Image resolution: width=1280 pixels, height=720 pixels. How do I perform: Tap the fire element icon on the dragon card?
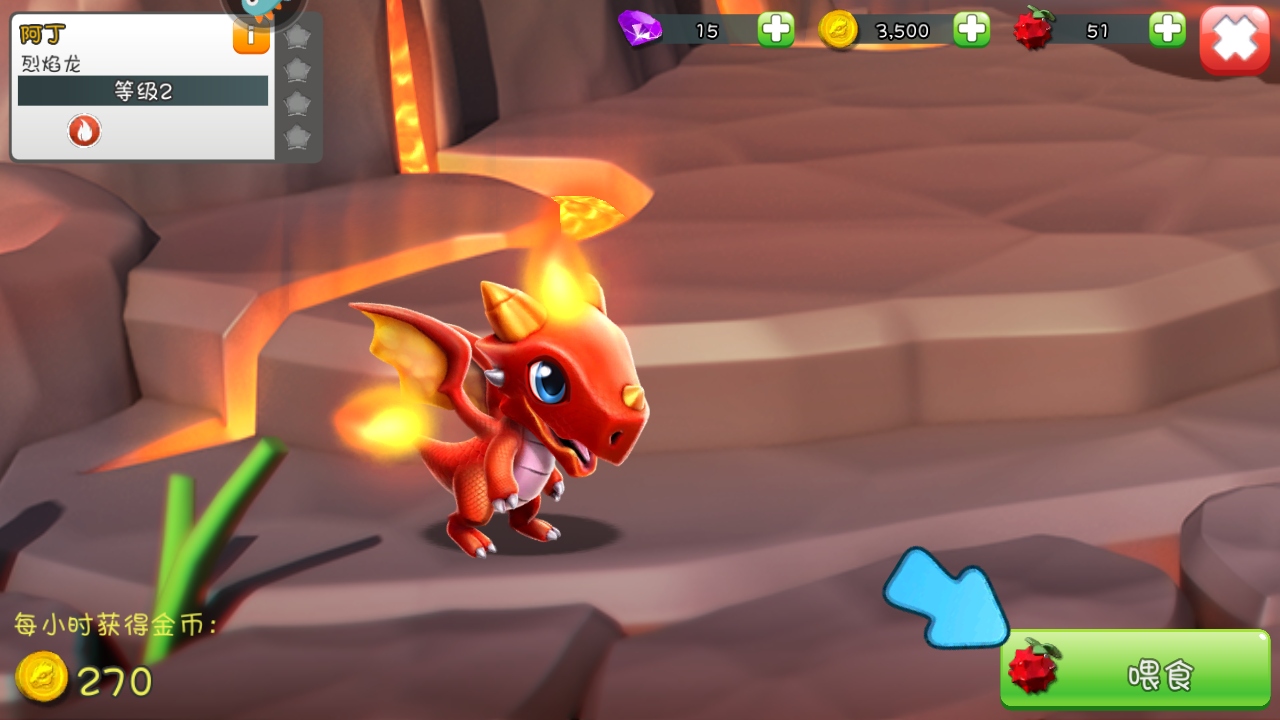(85, 130)
